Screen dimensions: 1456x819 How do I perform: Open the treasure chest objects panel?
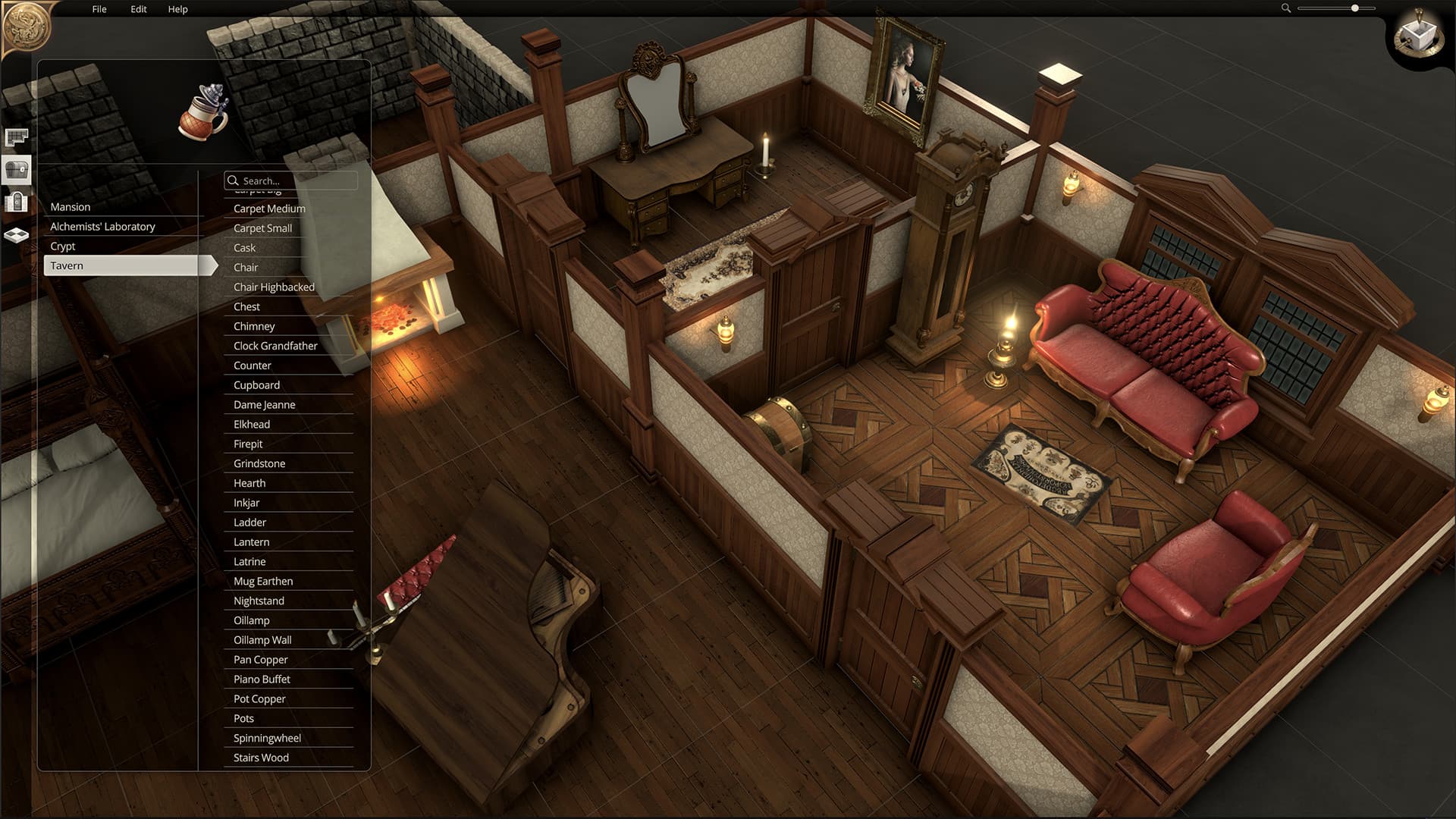click(x=17, y=170)
